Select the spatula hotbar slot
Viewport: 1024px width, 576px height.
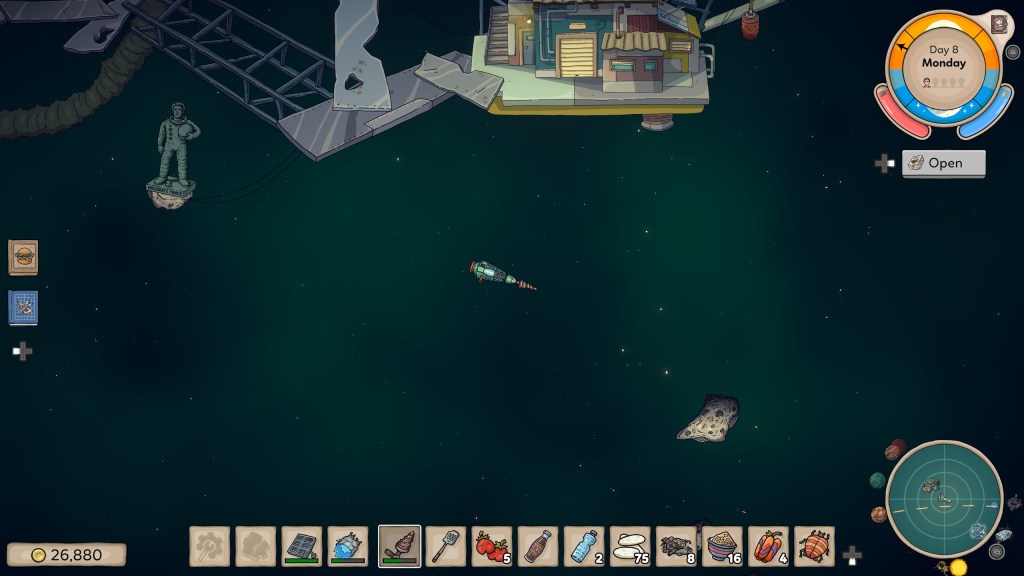point(446,546)
